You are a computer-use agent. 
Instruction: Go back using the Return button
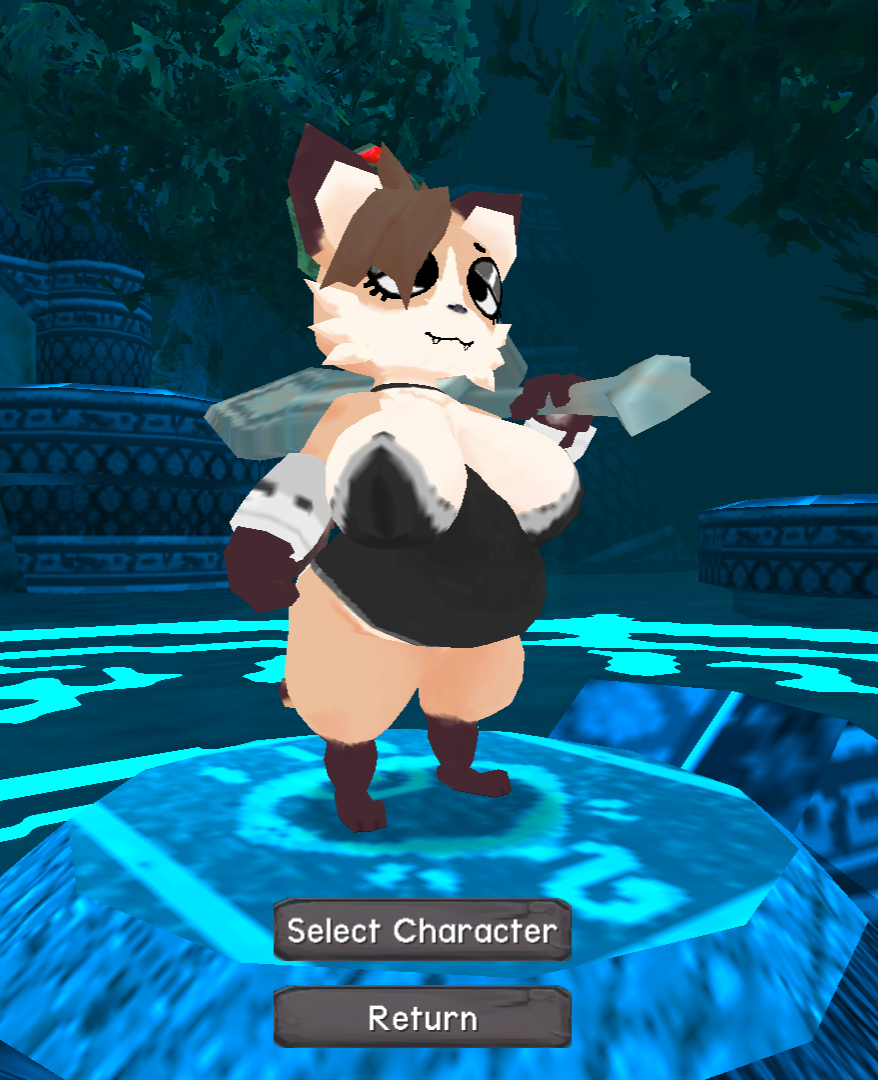[422, 1018]
